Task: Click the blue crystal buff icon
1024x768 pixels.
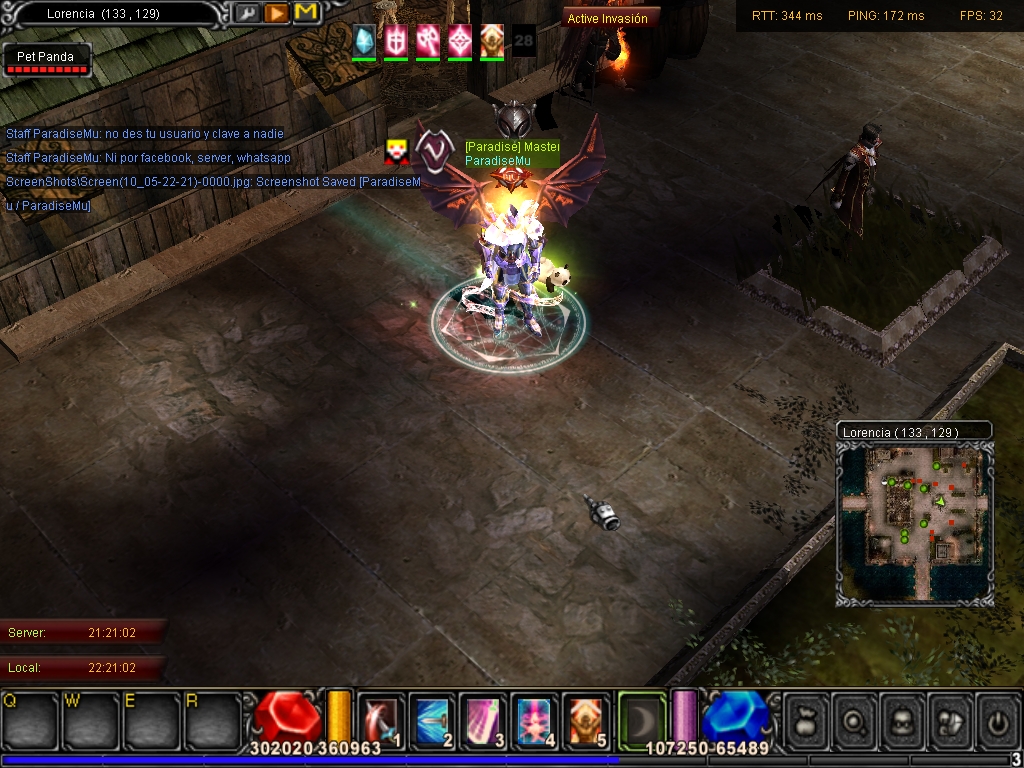Action: [364, 41]
